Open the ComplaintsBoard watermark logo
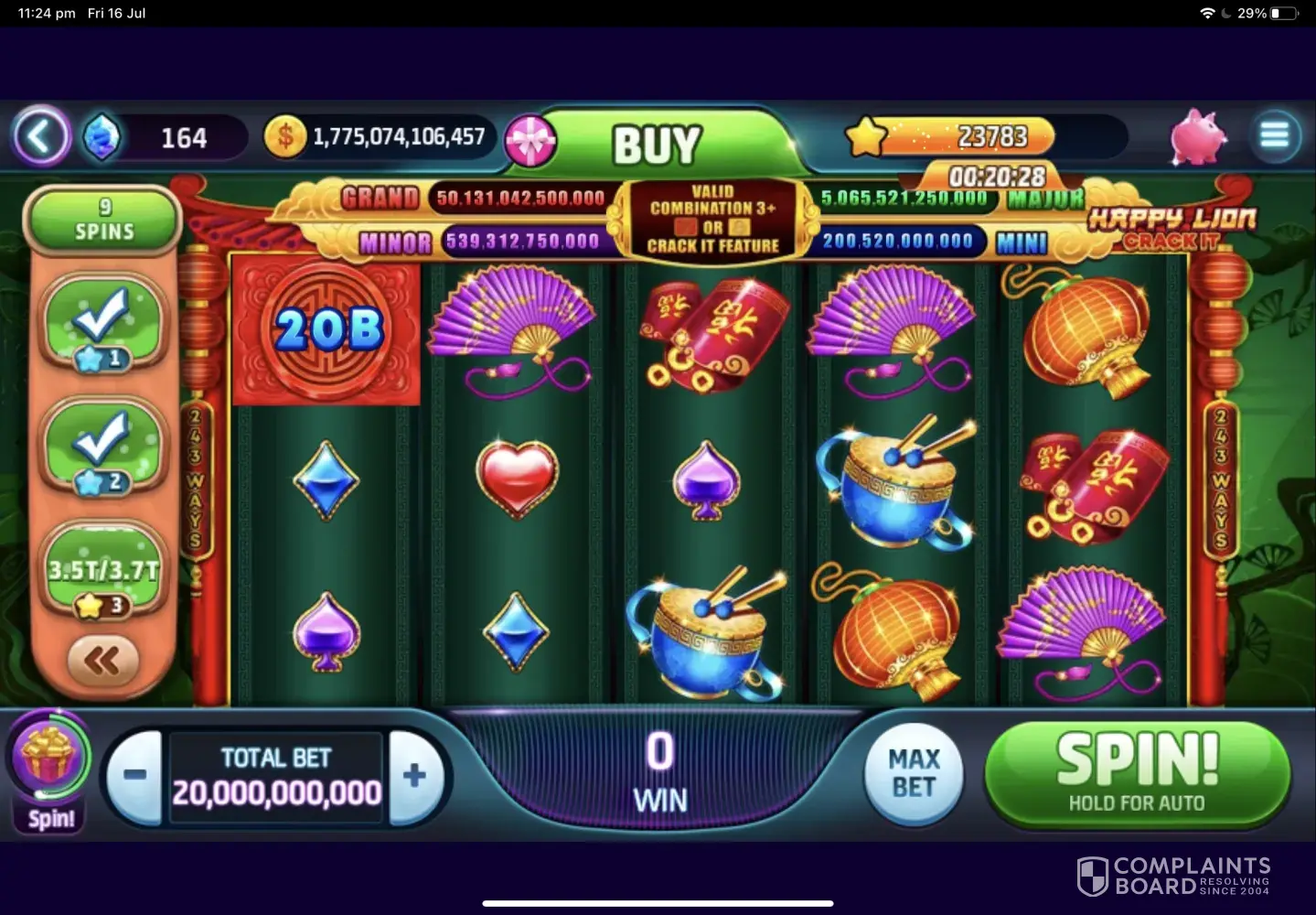1316x915 pixels. point(1174,876)
